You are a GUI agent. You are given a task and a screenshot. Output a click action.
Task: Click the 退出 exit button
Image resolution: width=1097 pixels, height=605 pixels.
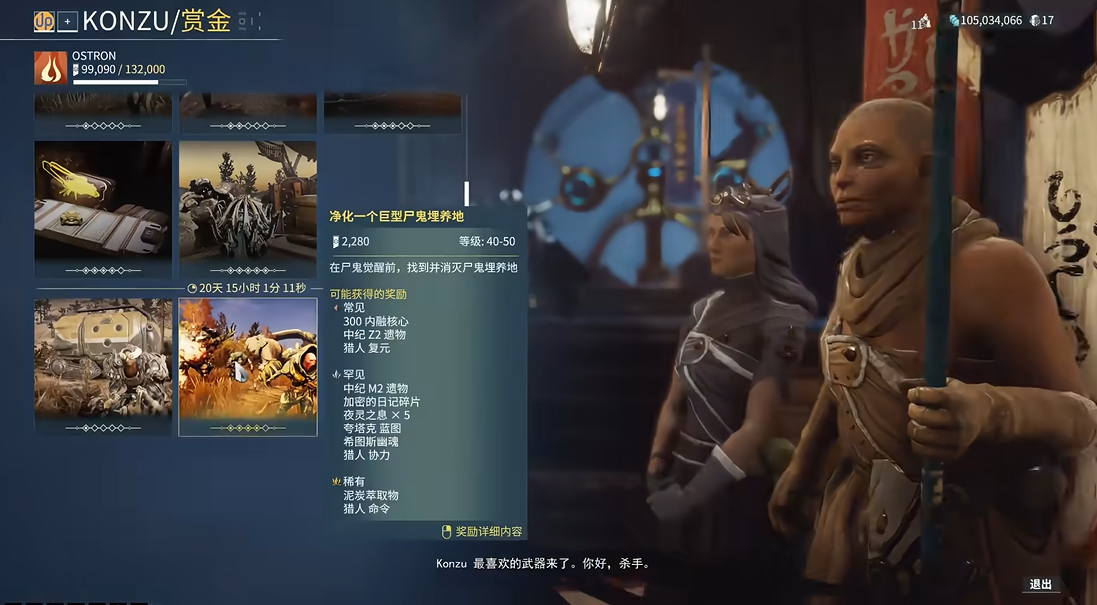coord(1041,585)
